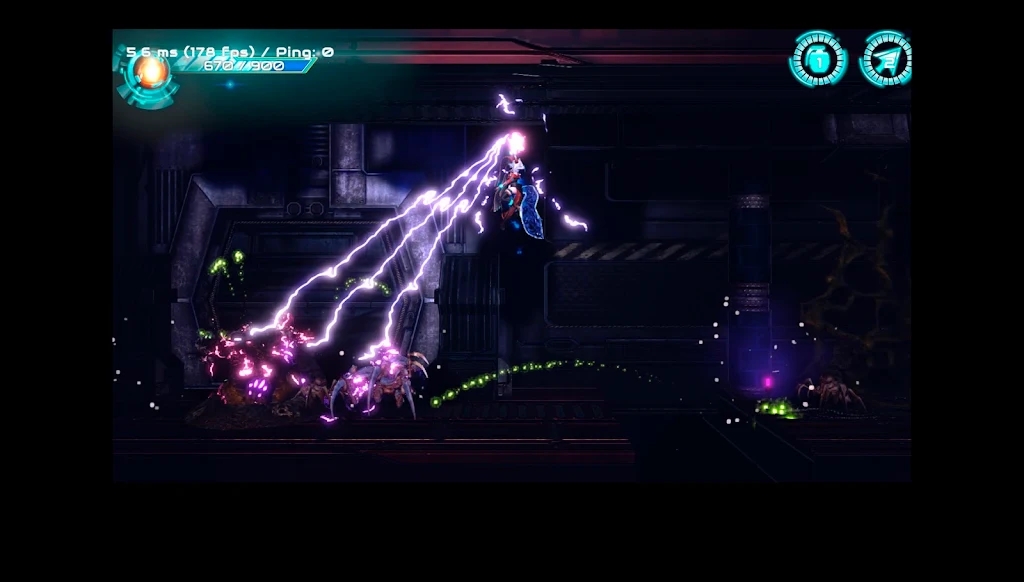This screenshot has width=1024, height=582.
Task: Trigger the arrowhead dash ability in slot 2
Action: tap(887, 59)
